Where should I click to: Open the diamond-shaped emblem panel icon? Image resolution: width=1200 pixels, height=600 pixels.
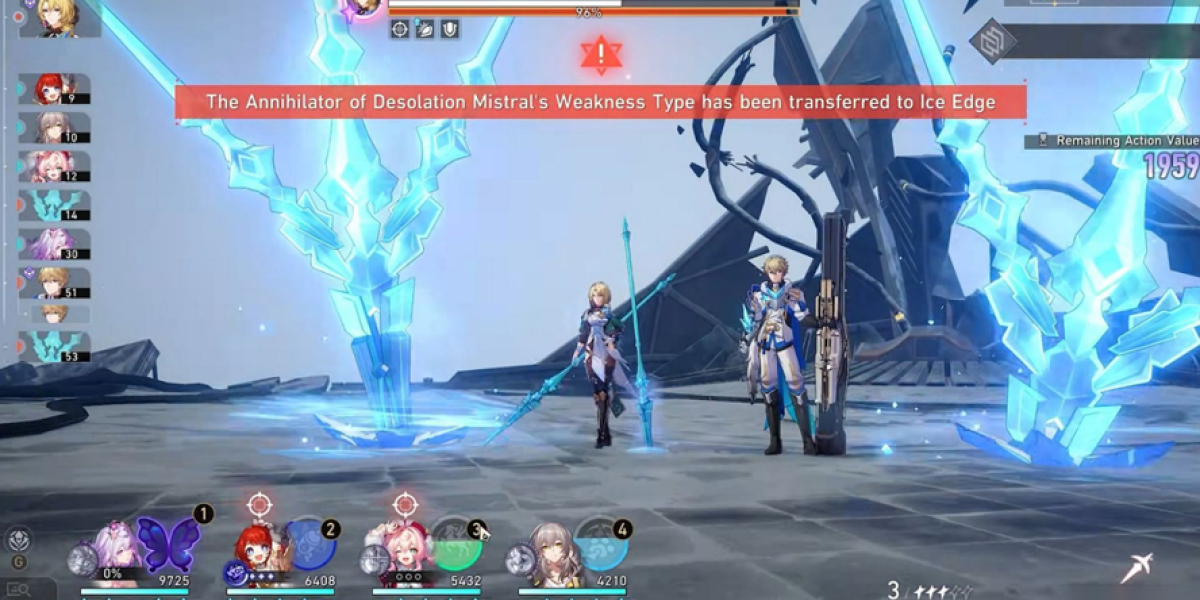(992, 42)
